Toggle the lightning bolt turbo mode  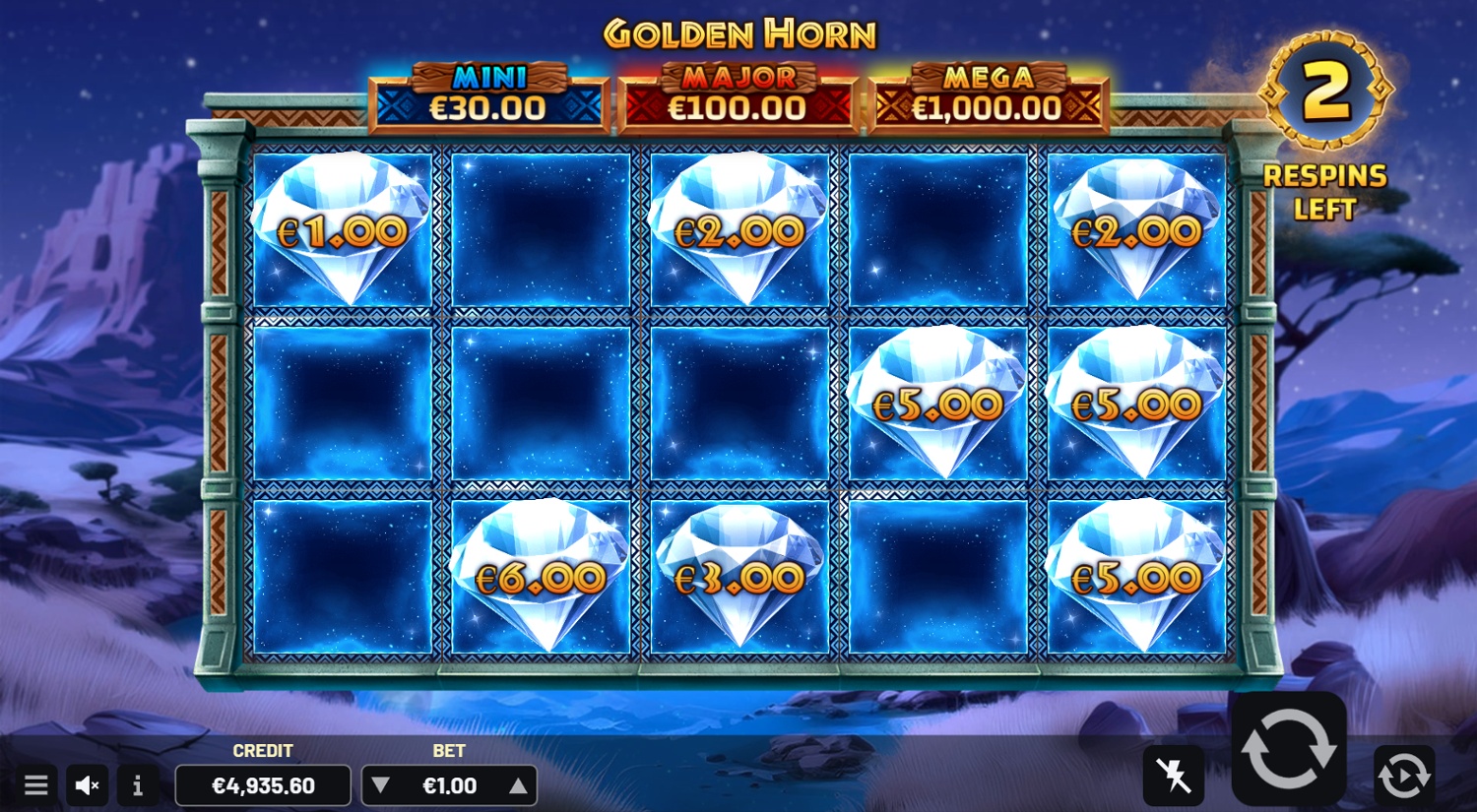(x=1173, y=776)
